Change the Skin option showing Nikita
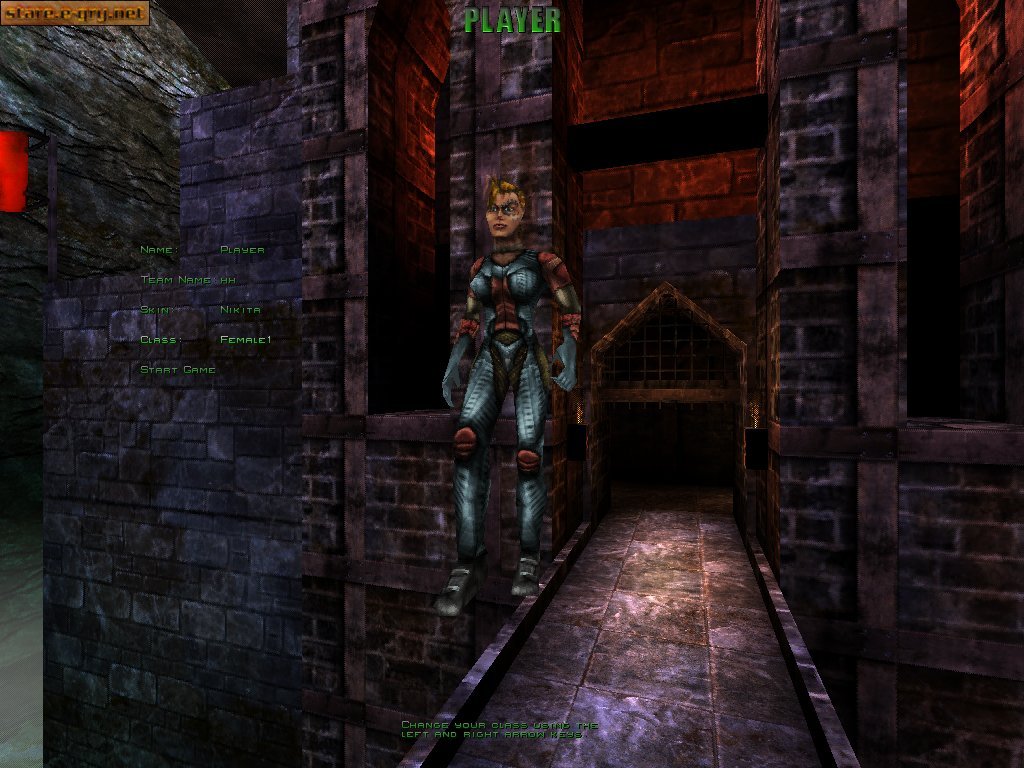This screenshot has height=768, width=1024. pyautogui.click(x=240, y=310)
